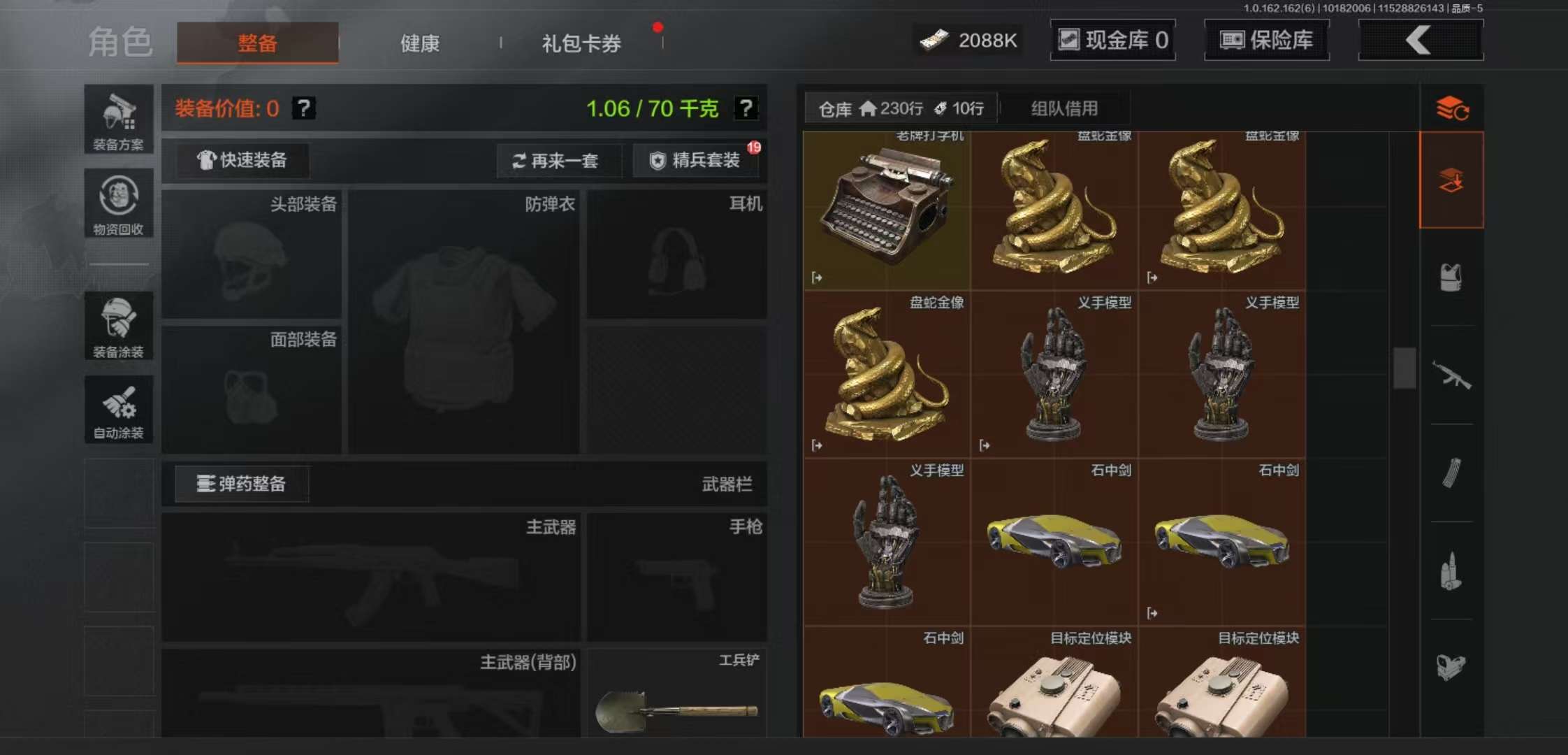Open 装备涂装 equipment skin panel
The height and width of the screenshot is (755, 1568).
pyautogui.click(x=118, y=326)
